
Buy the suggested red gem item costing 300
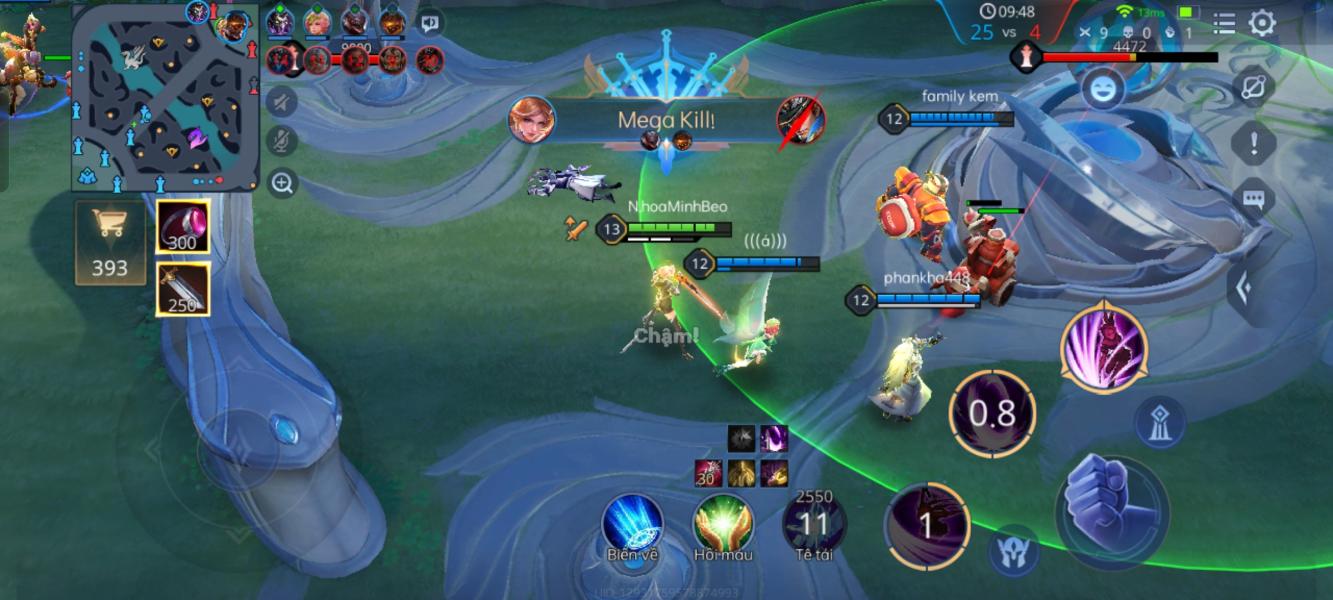pyautogui.click(x=183, y=228)
